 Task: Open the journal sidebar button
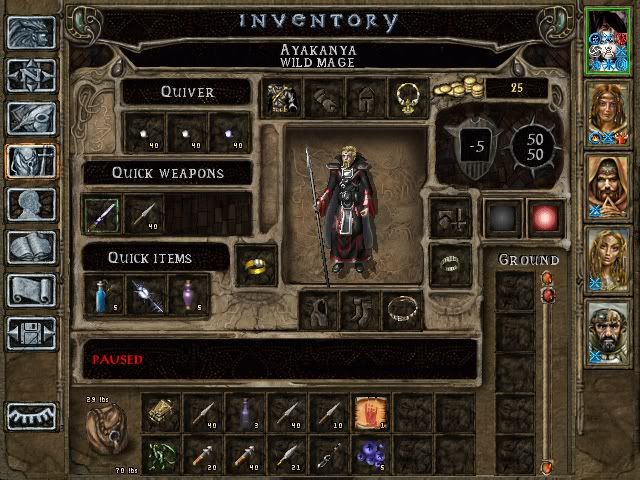pyautogui.click(x=30, y=118)
